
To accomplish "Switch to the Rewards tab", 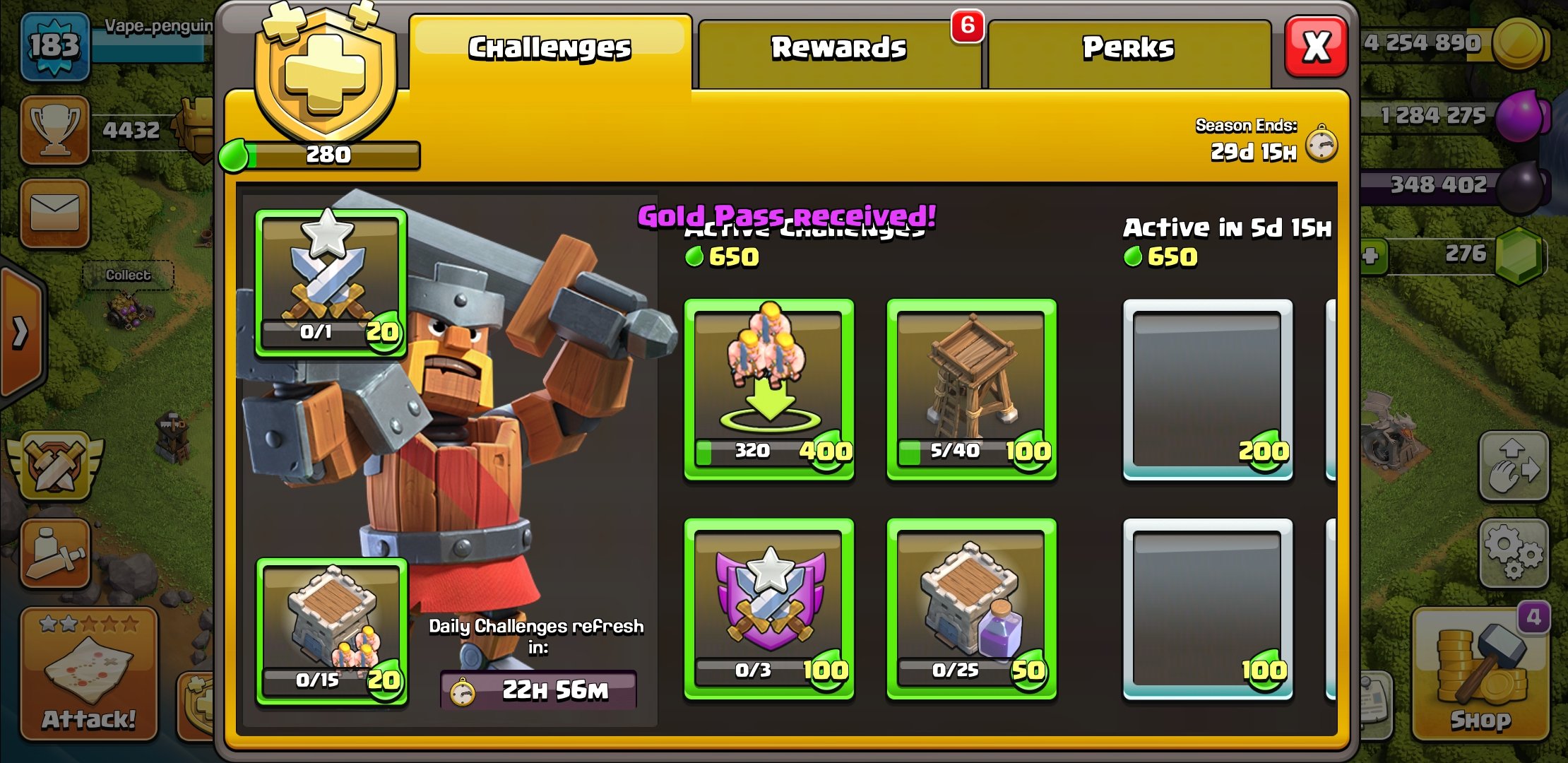I will tap(838, 49).
